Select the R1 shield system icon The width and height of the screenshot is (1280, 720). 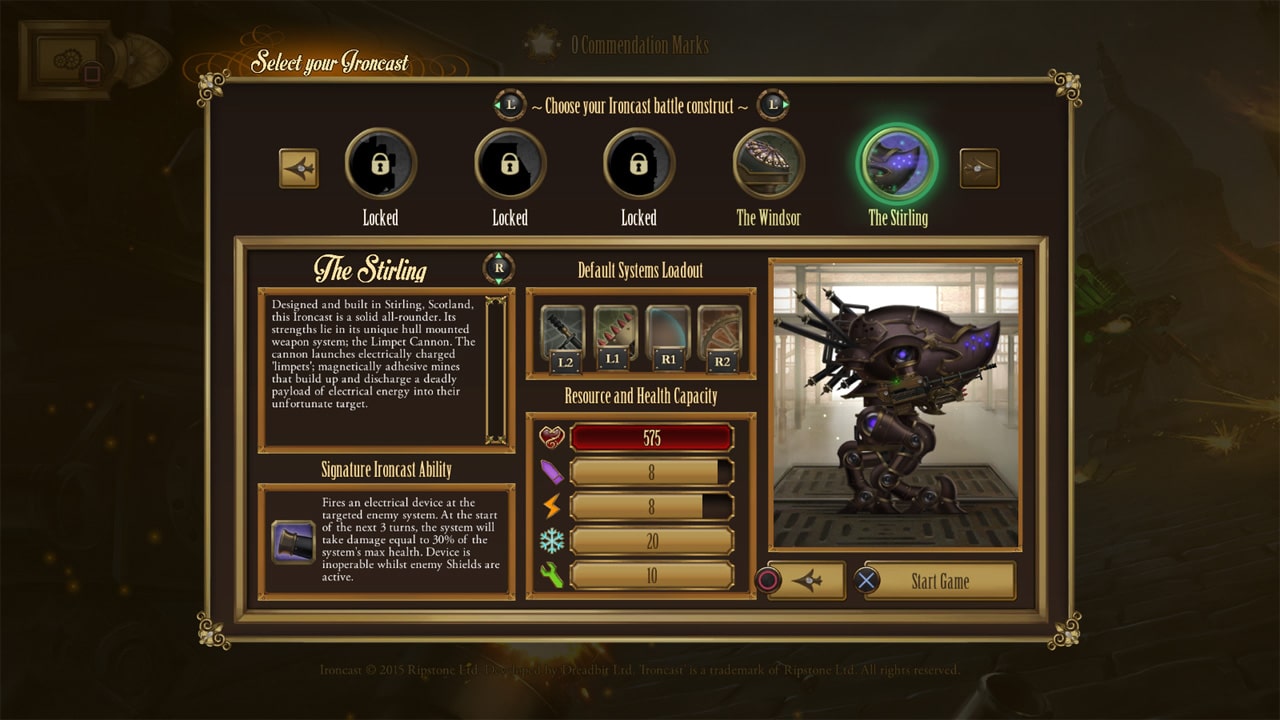669,330
